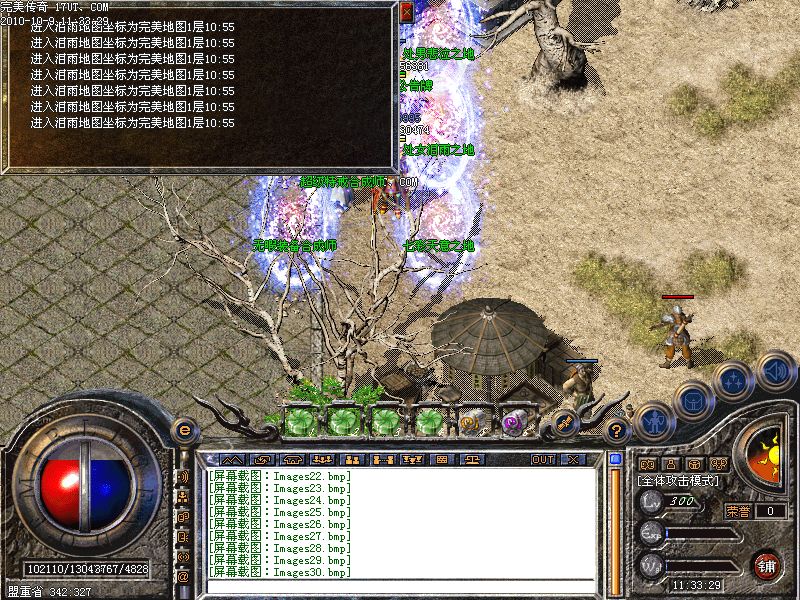Open the character with shield round button
The image size is (800, 600).
[653, 422]
